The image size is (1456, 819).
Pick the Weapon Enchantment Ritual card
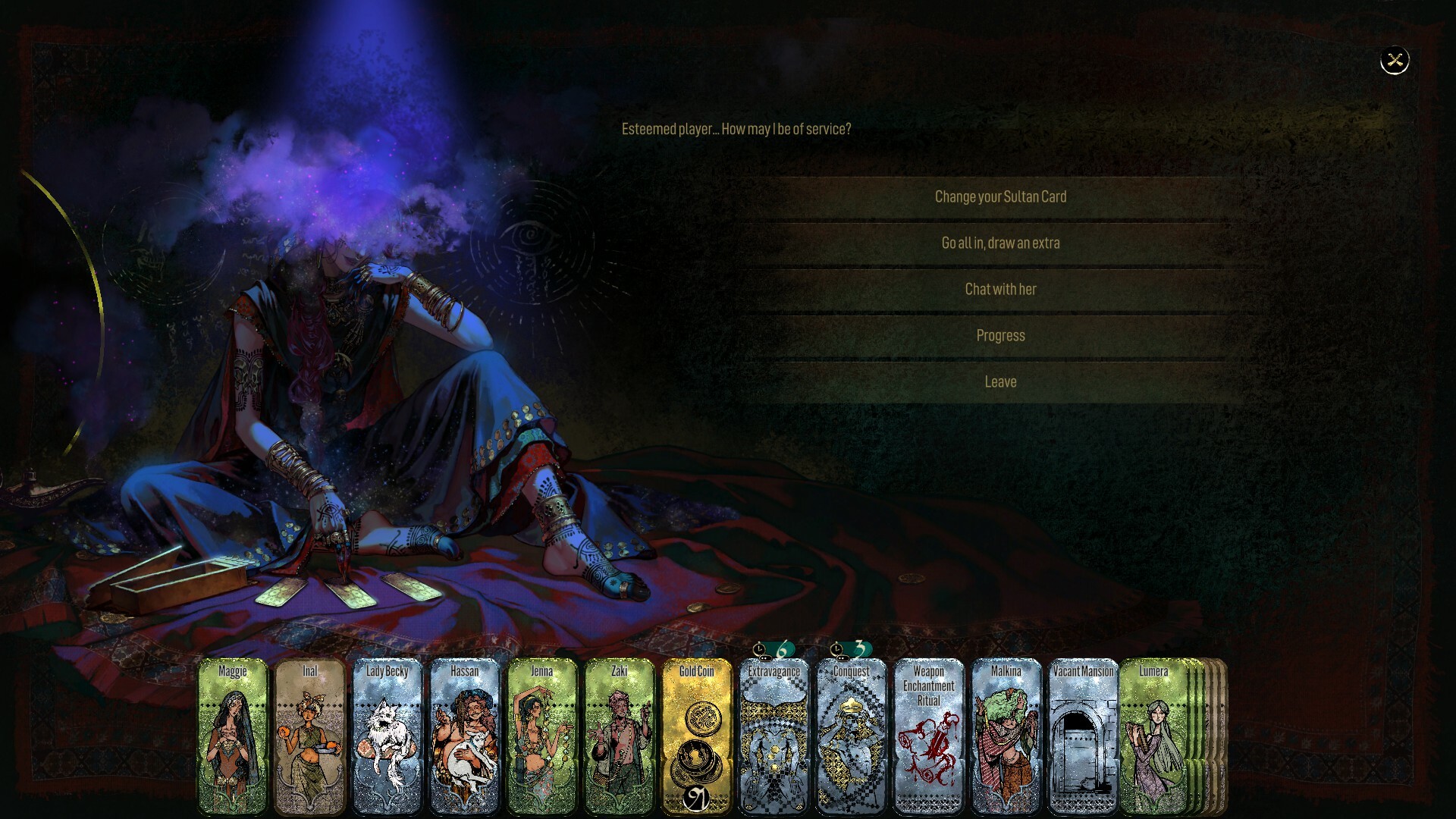pyautogui.click(x=929, y=736)
